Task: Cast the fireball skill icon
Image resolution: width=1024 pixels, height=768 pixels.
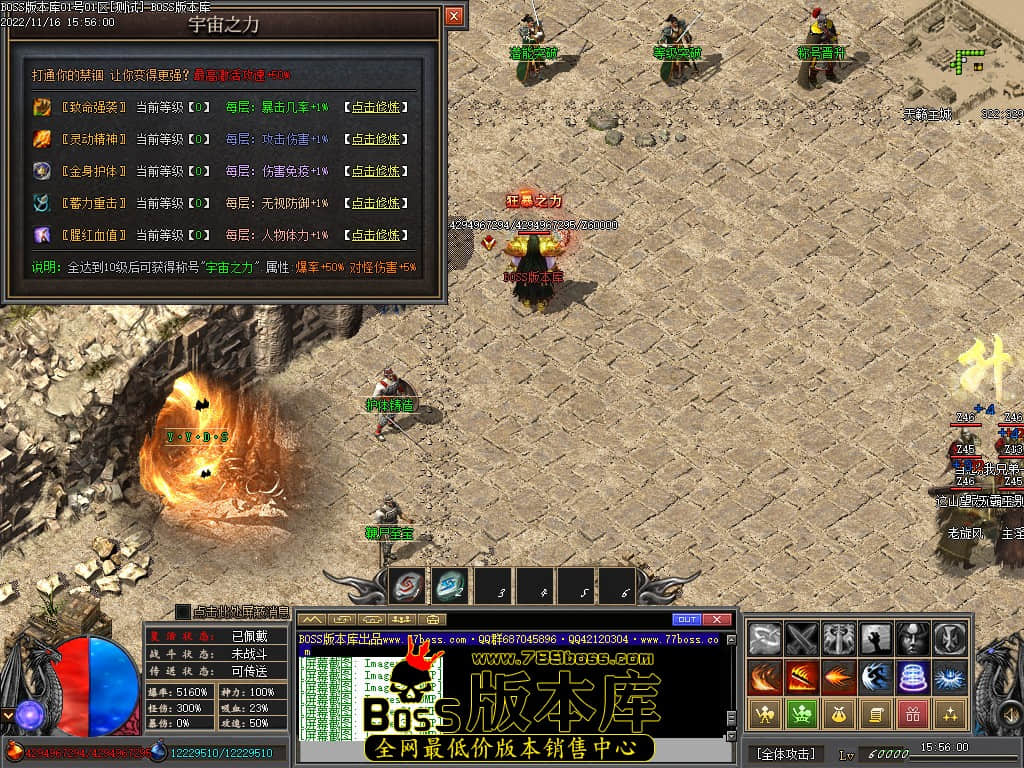Action: (x=839, y=676)
